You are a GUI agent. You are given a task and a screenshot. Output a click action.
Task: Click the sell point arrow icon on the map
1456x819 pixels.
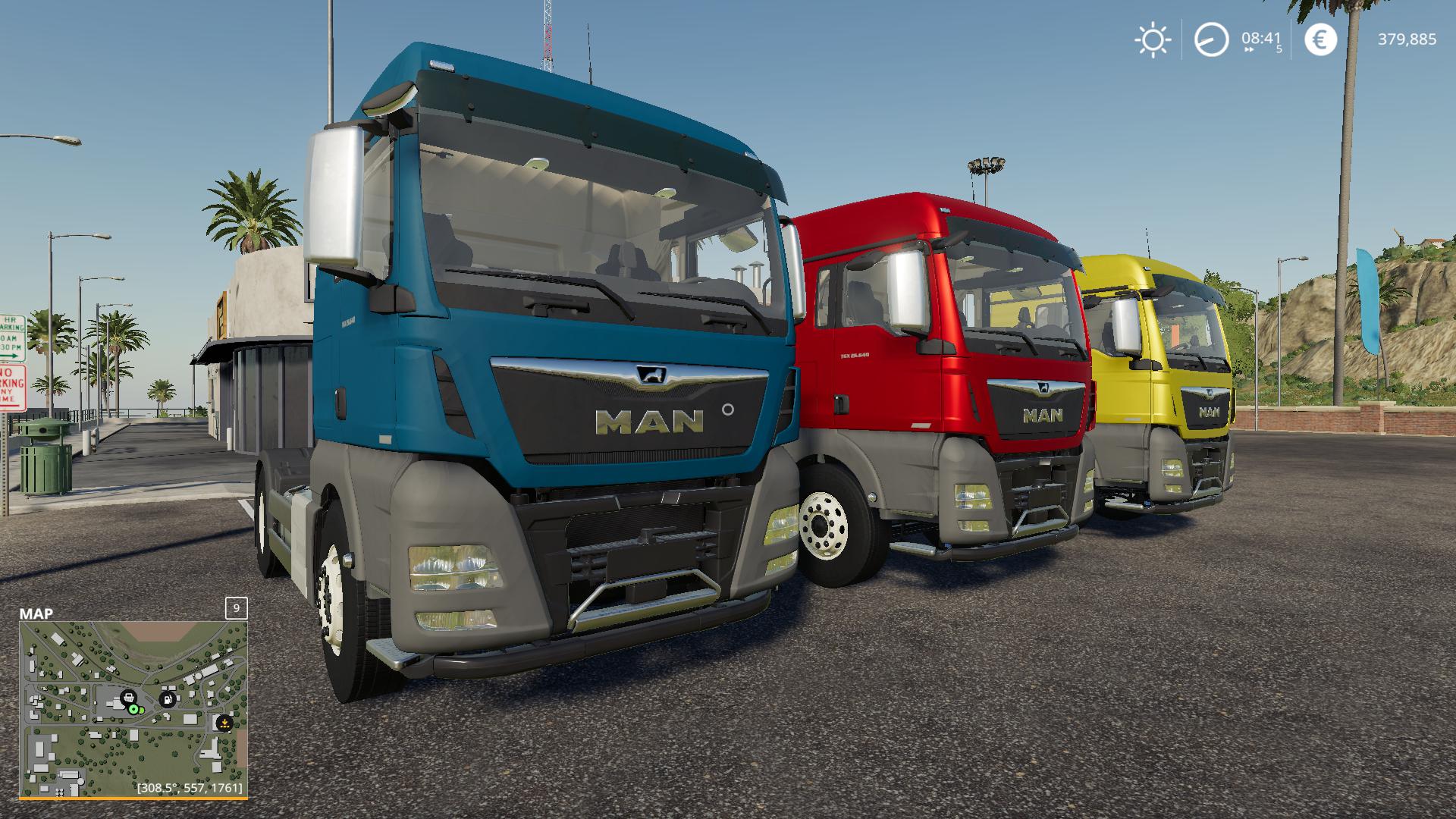pos(224,723)
